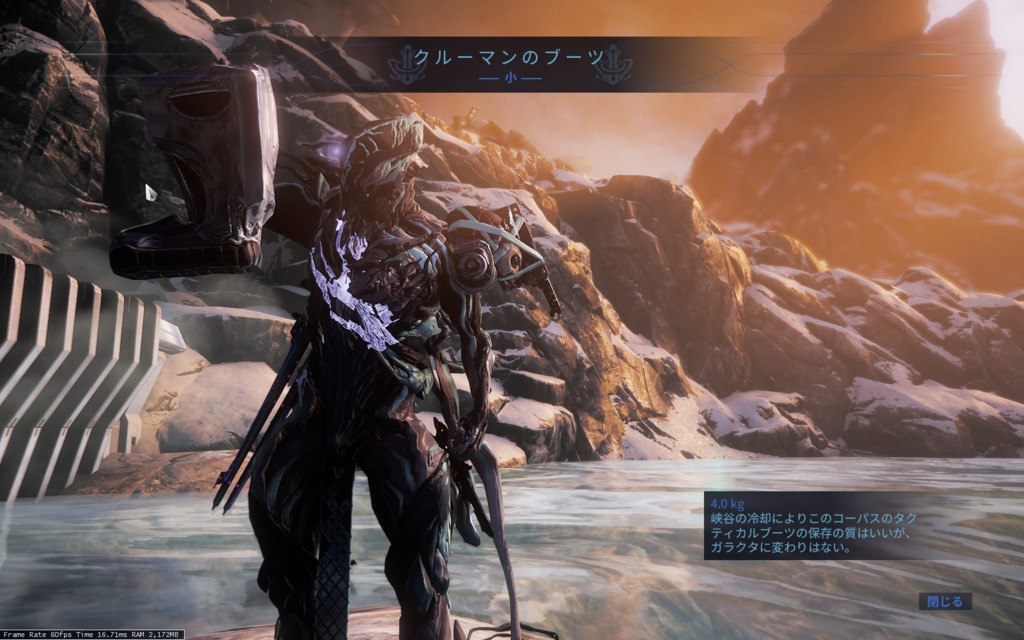Close the item view with 閉じる
The image size is (1024, 640).
944,601
